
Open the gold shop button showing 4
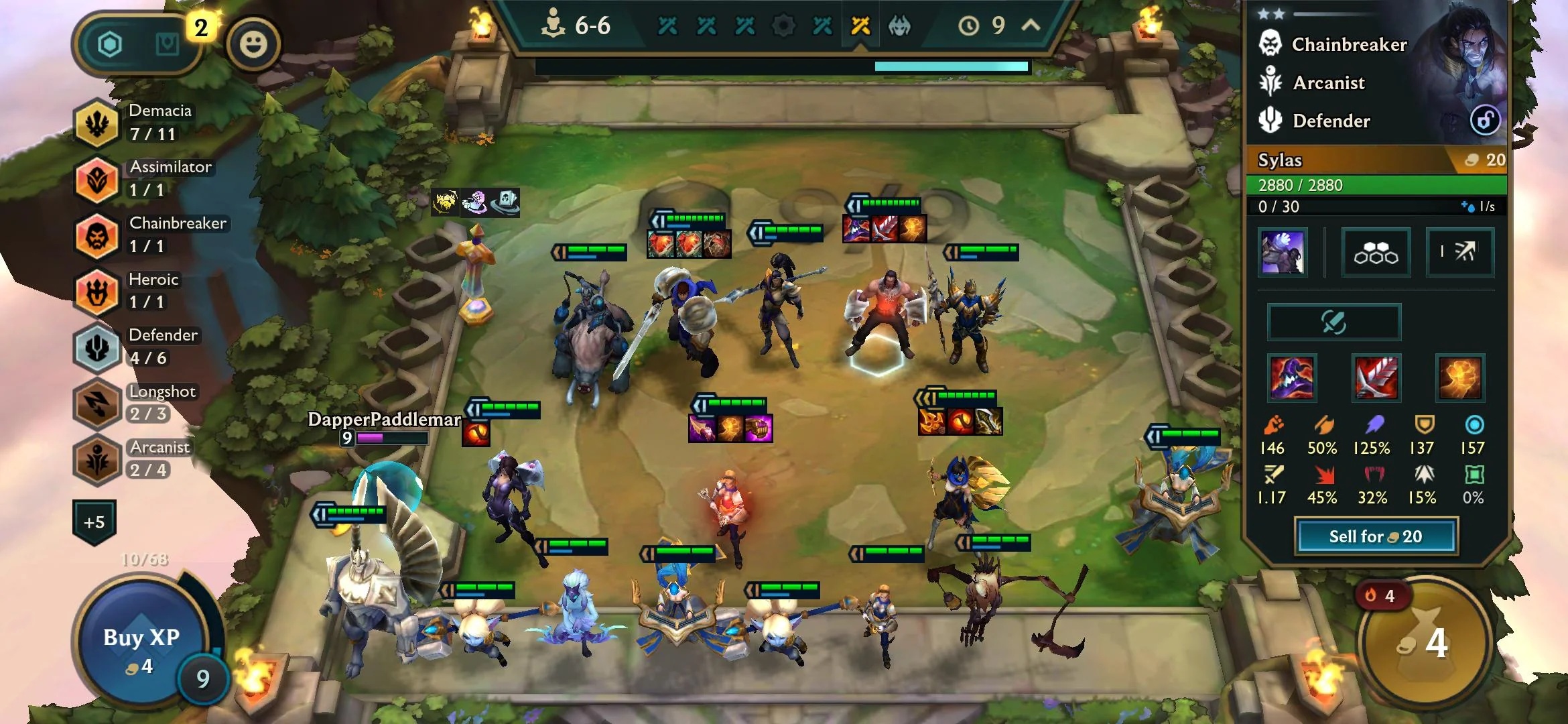1425,644
